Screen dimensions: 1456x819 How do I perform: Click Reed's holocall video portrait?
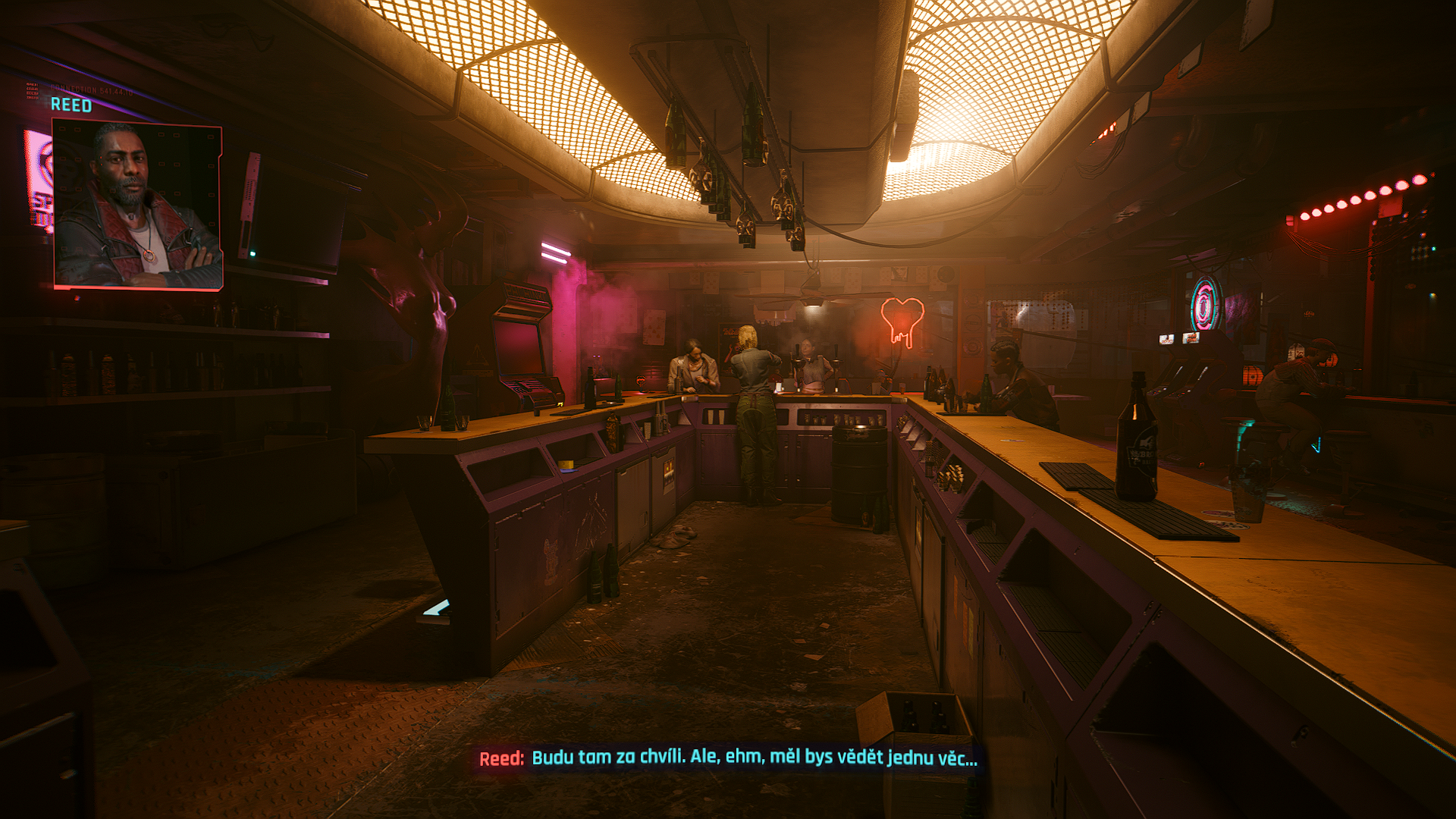[x=138, y=206]
